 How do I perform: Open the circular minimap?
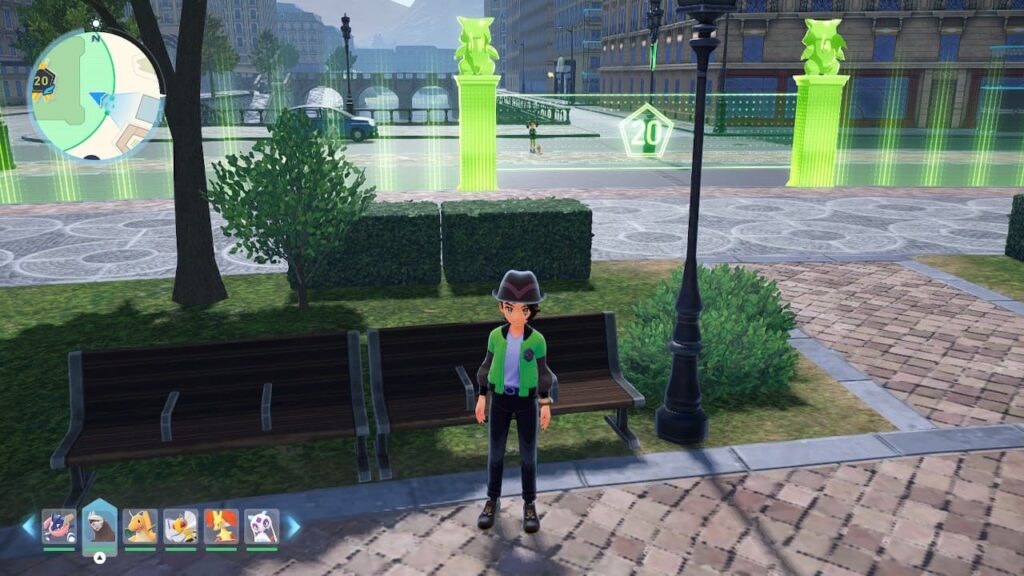(96, 96)
